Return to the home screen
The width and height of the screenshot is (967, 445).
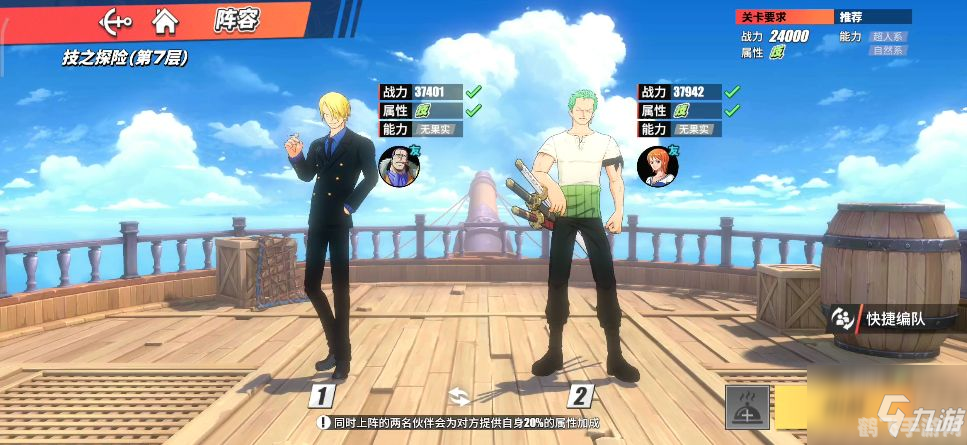(165, 19)
